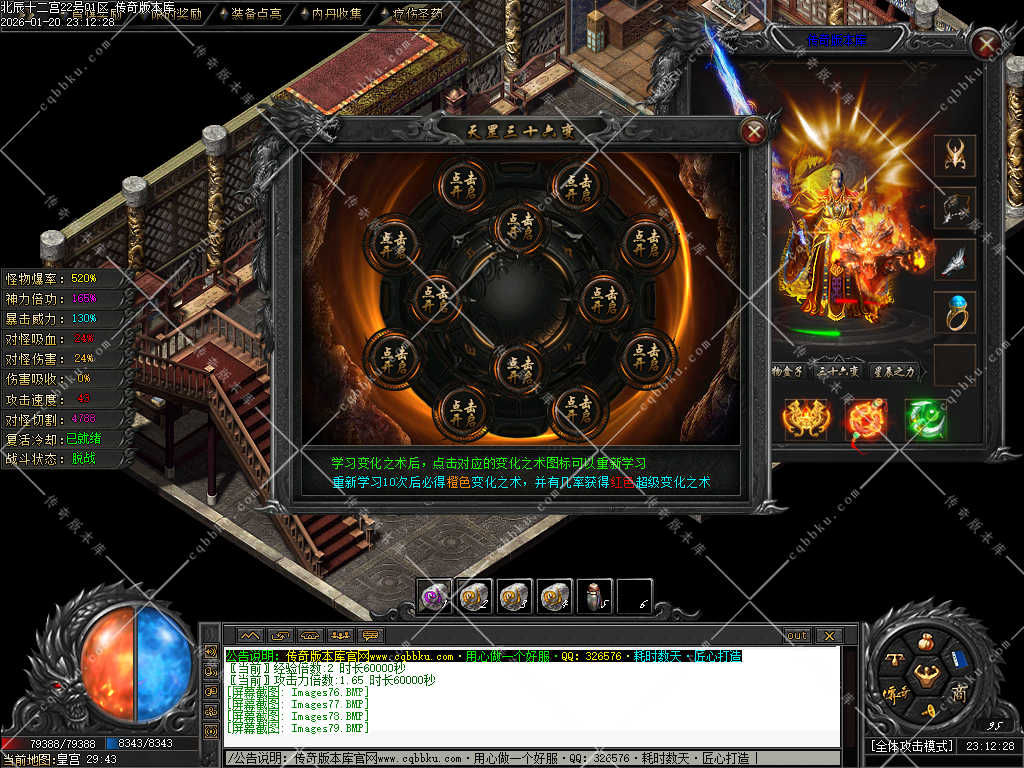Use the potion jar in hotbar slot 5

tap(595, 597)
